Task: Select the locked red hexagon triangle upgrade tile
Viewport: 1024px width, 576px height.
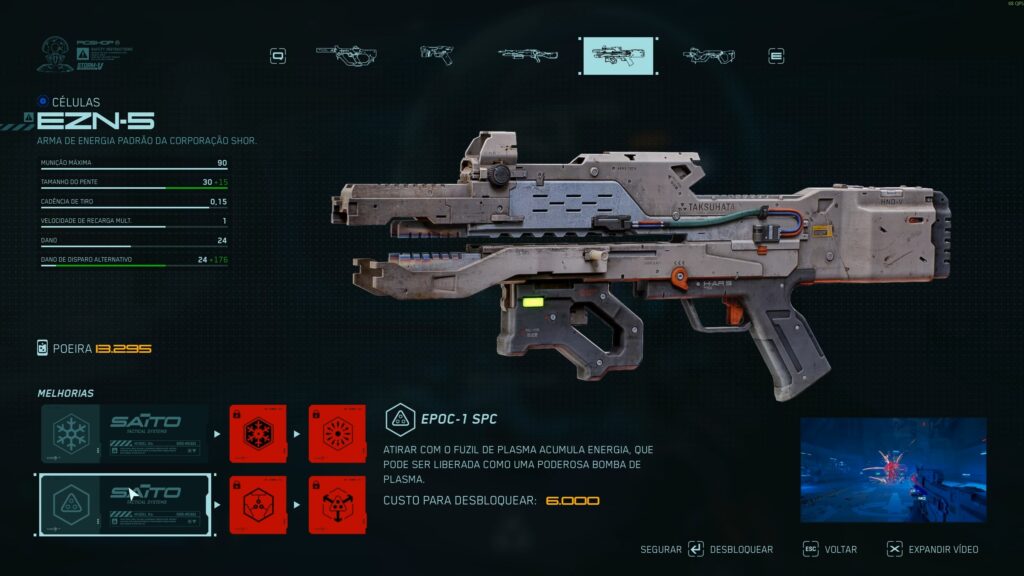Action: [x=258, y=505]
